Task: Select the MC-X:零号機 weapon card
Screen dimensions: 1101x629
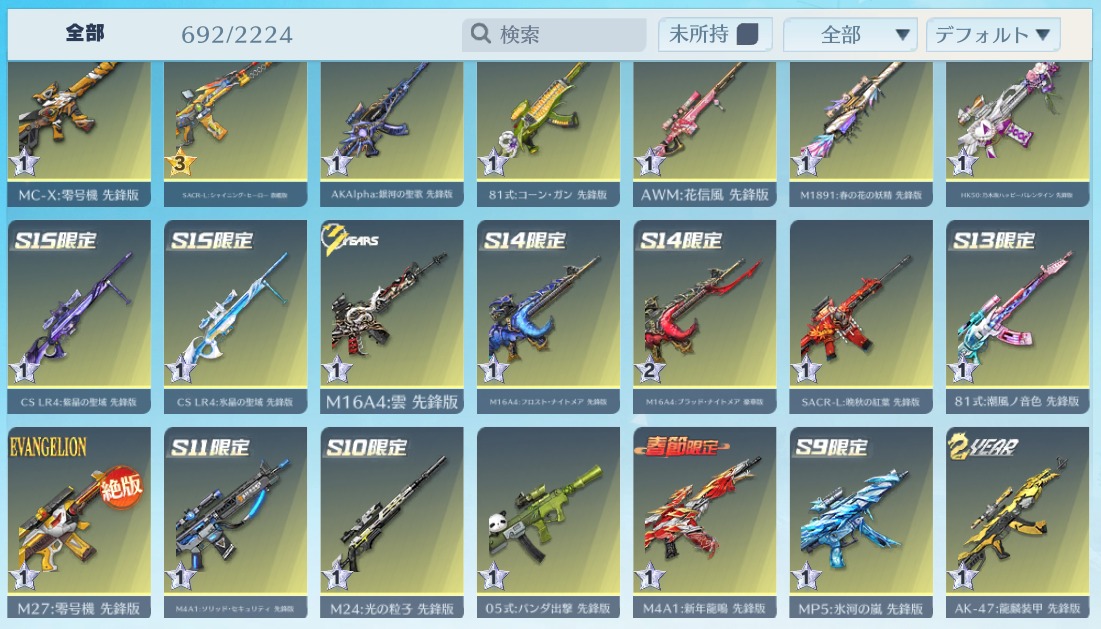Action: 79,130
